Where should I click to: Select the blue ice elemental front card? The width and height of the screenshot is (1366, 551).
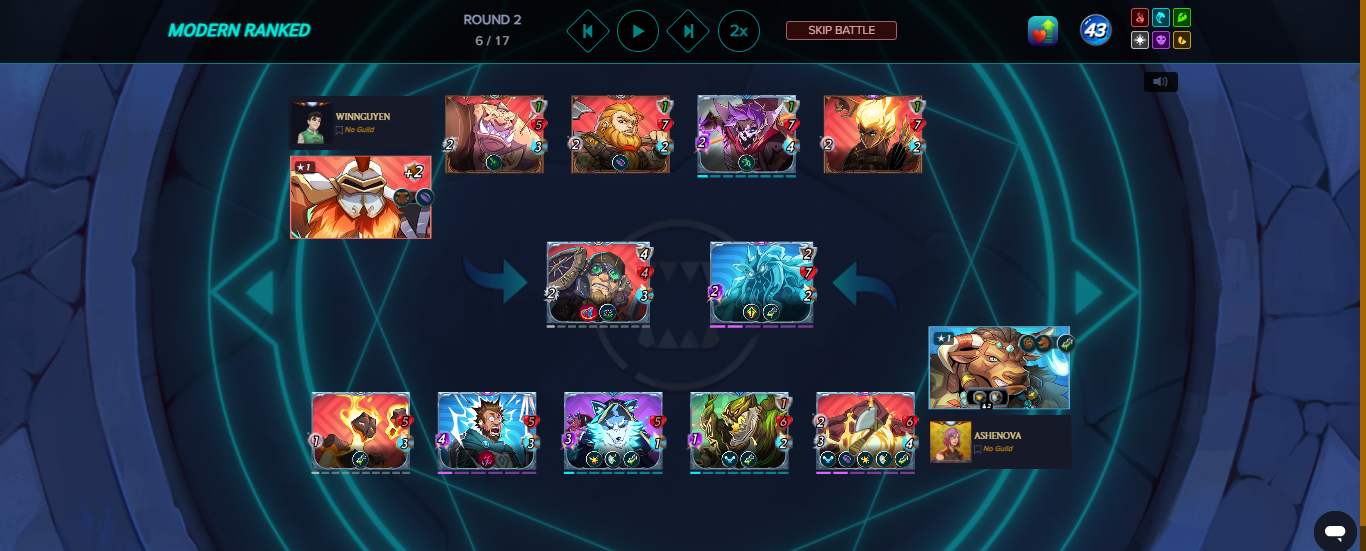pos(762,284)
